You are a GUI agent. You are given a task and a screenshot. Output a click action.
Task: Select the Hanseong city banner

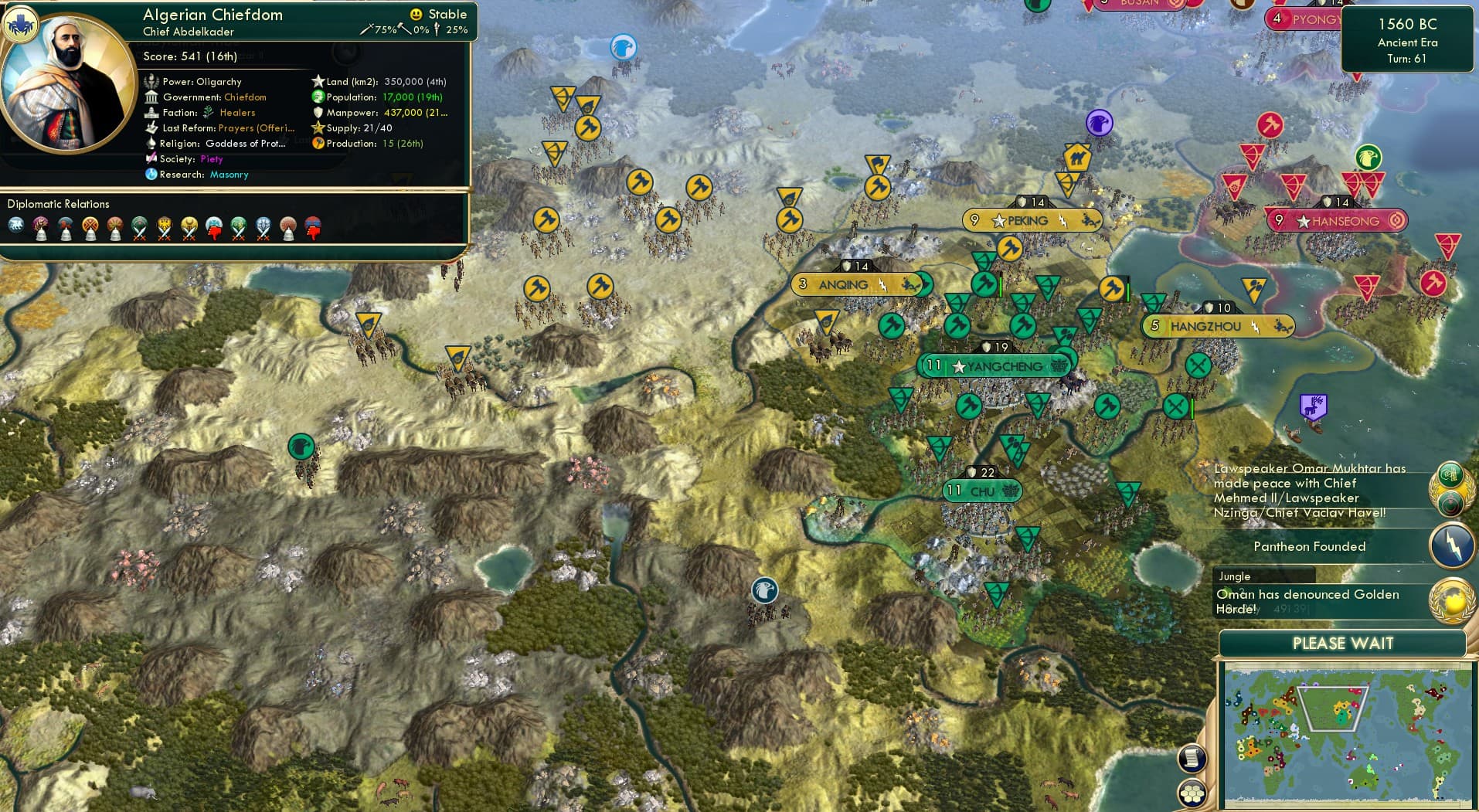pyautogui.click(x=1336, y=221)
